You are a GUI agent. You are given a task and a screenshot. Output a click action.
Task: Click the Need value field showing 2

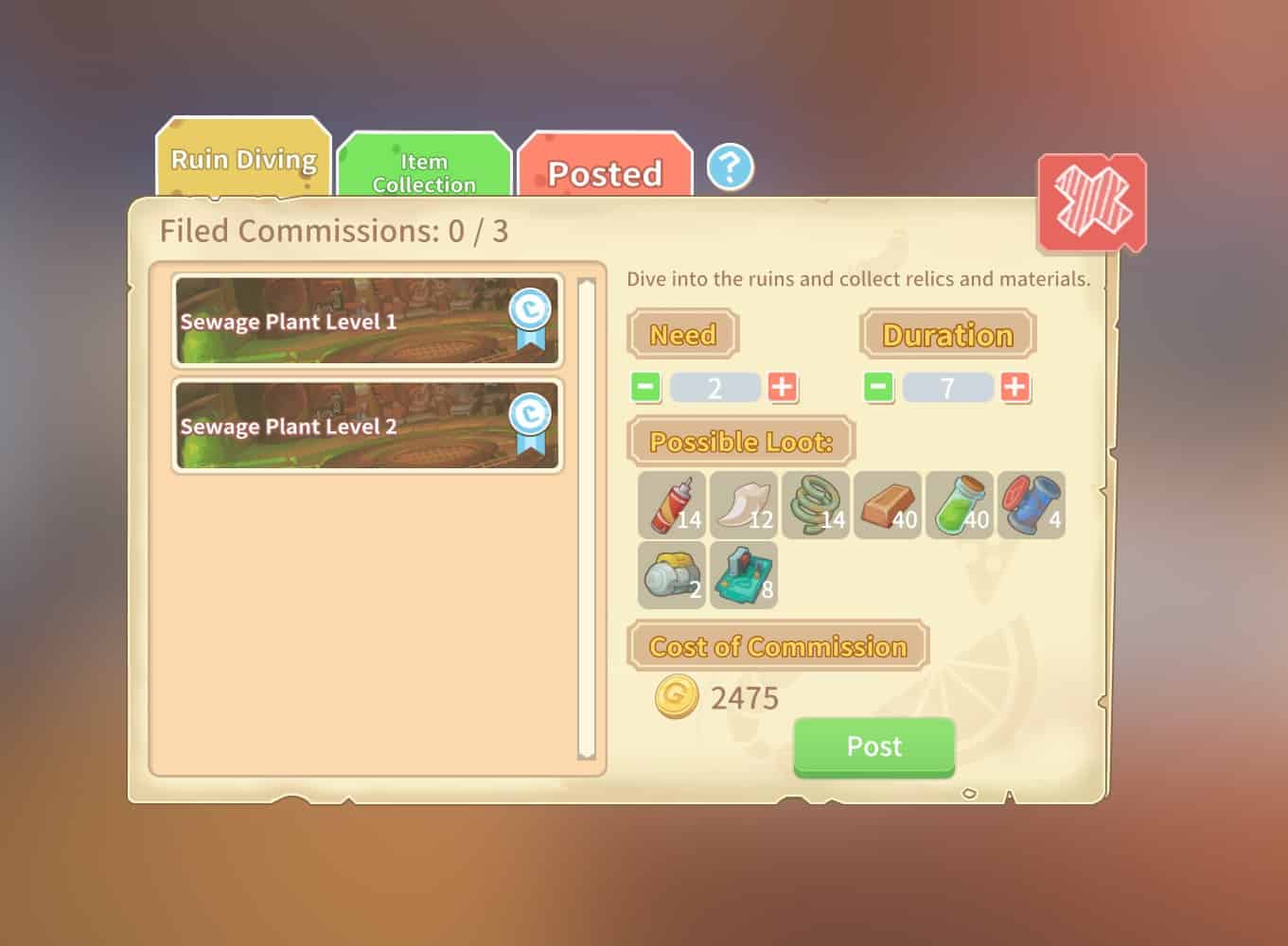(715, 387)
